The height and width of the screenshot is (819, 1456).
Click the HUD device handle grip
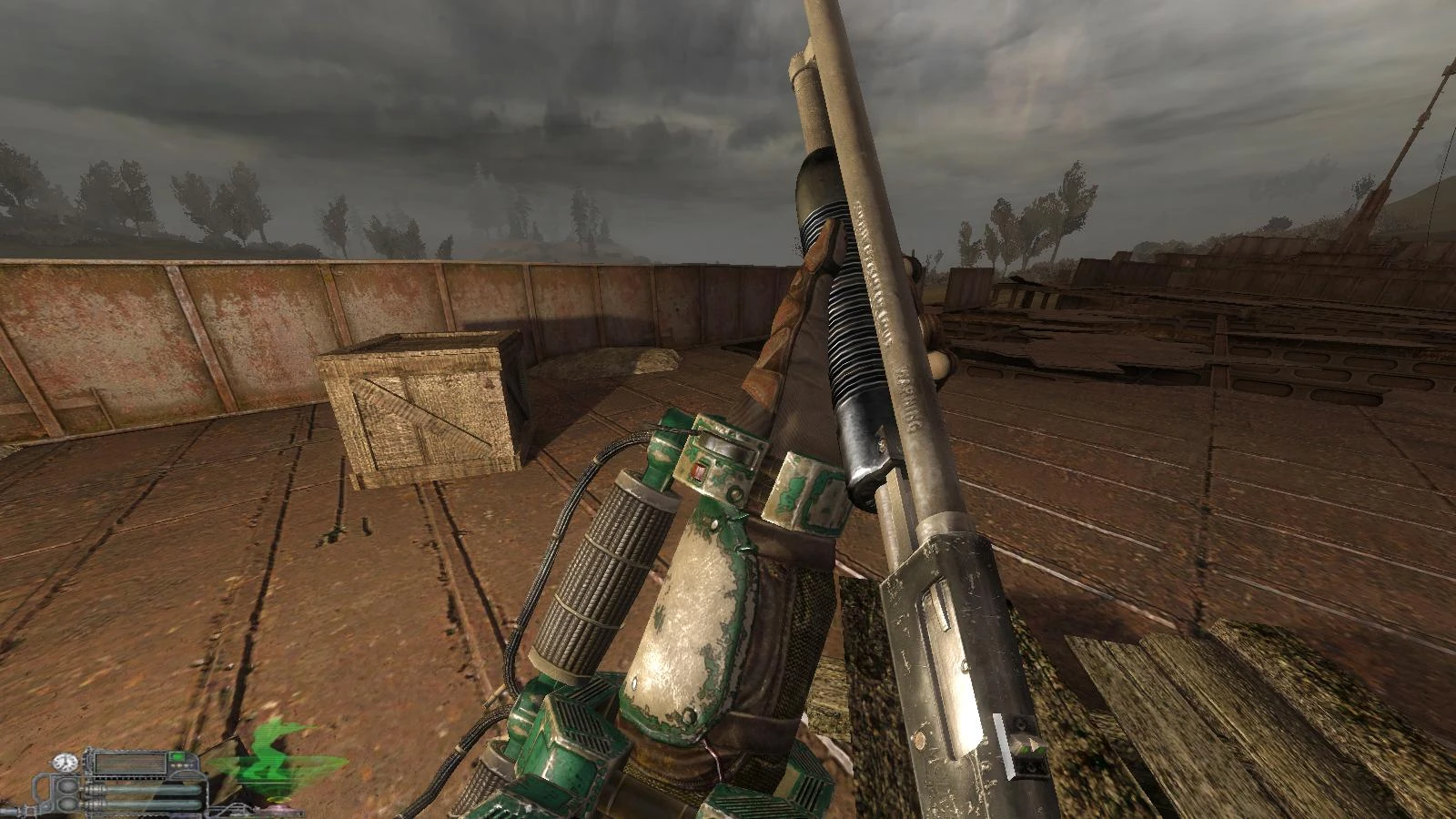[x=45, y=792]
